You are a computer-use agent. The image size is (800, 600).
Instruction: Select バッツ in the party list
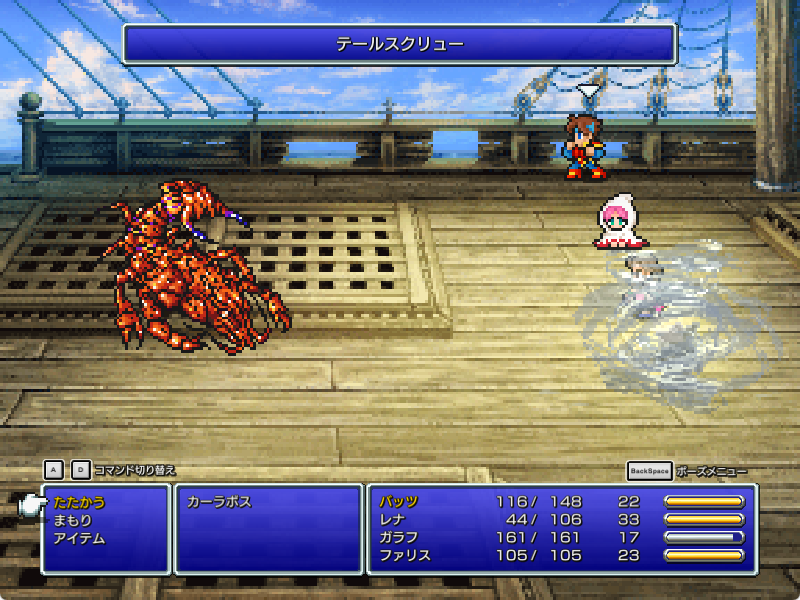(x=399, y=502)
